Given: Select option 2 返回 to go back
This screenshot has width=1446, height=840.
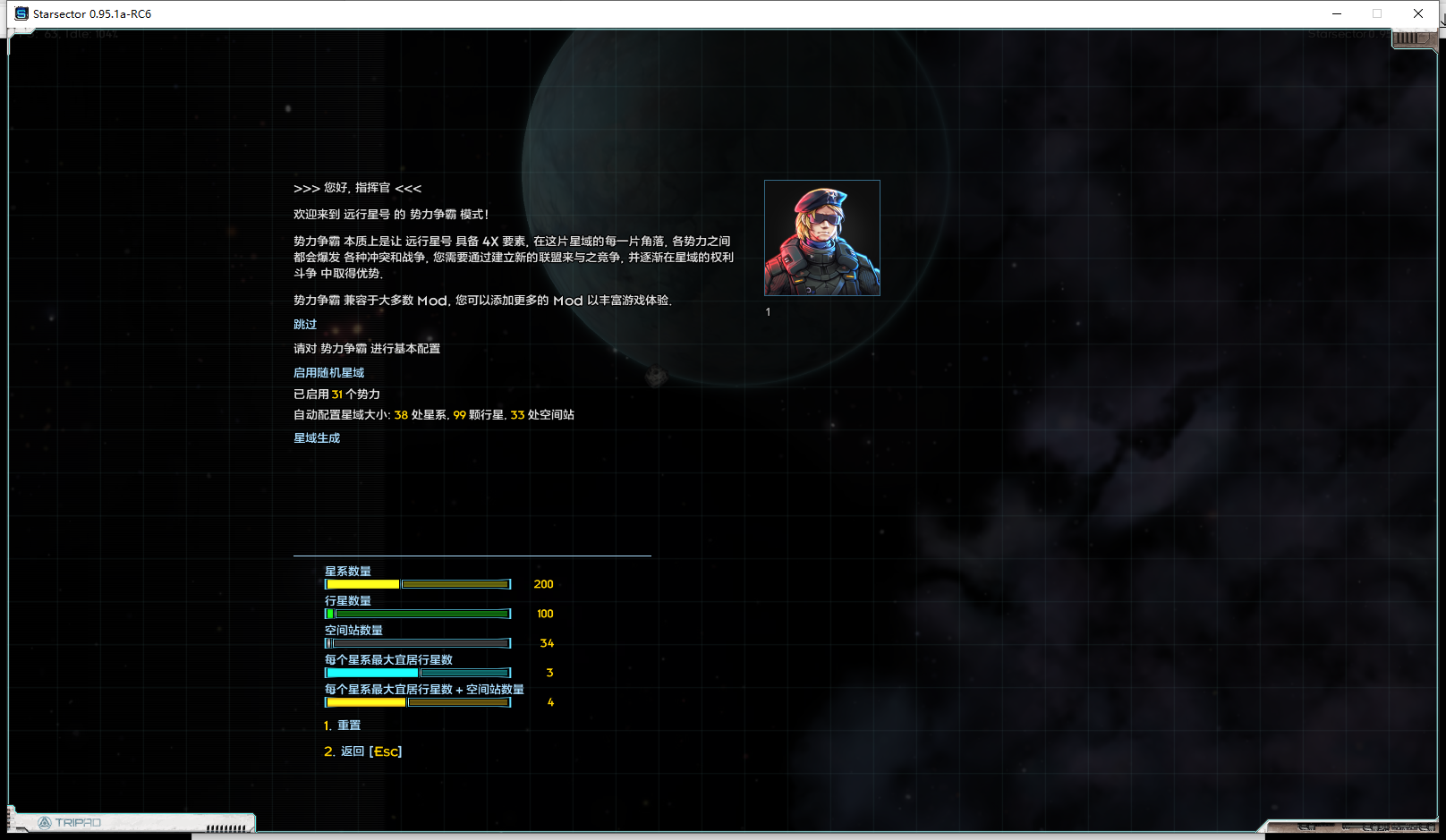Looking at the screenshot, I should point(361,751).
